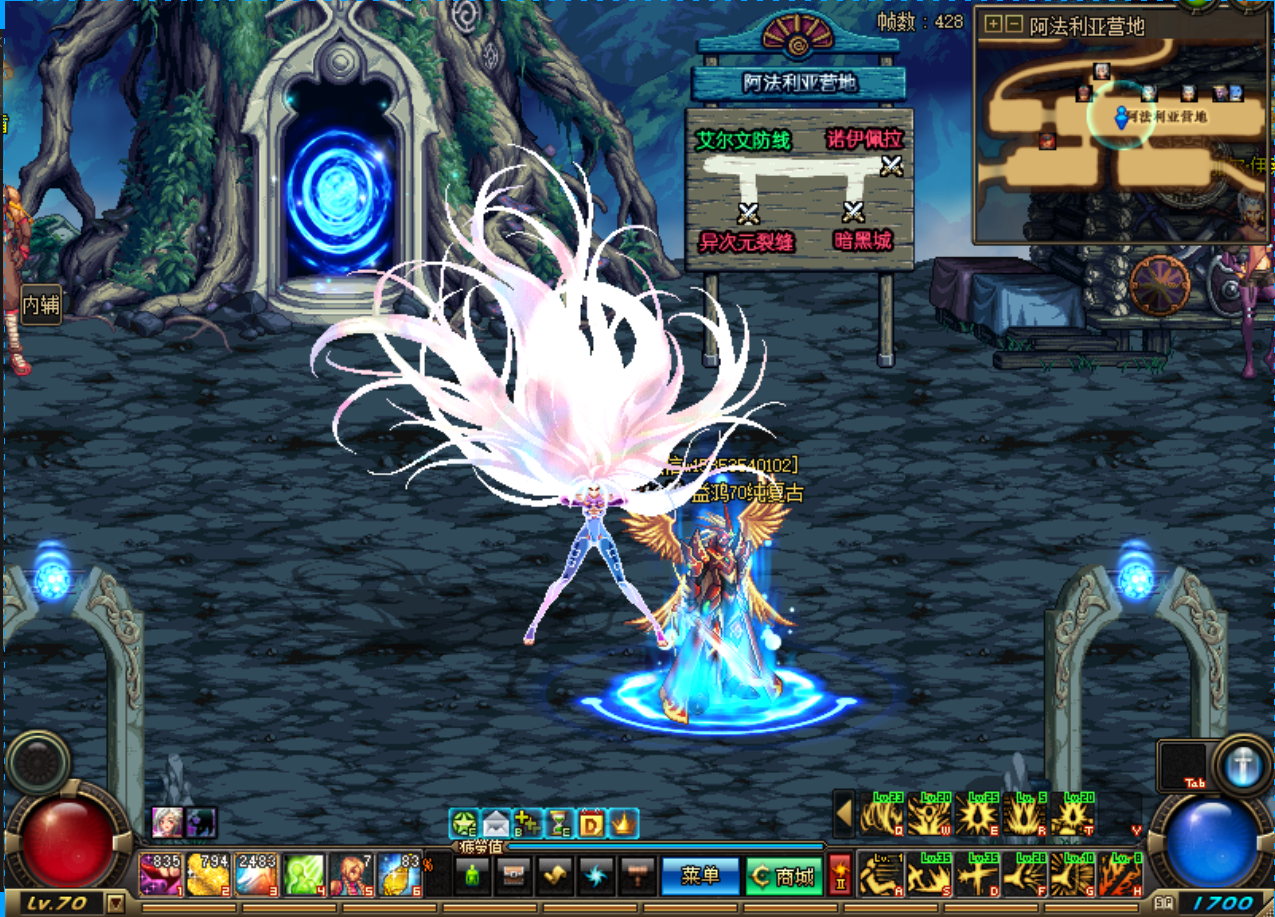Click the golden crown icon
The width and height of the screenshot is (1275, 917).
623,823
